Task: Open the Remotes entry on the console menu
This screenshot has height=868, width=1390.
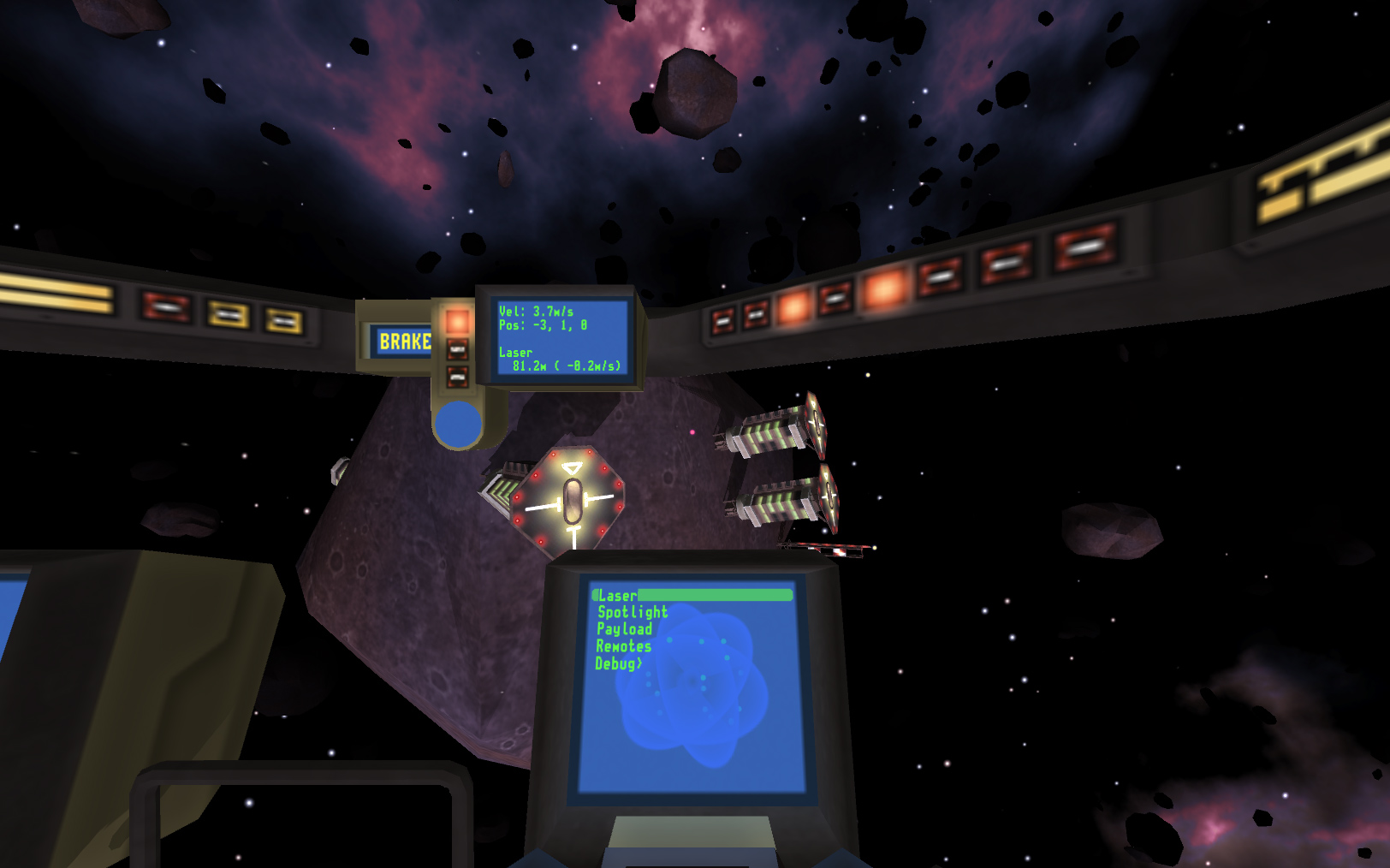Action: click(x=623, y=645)
